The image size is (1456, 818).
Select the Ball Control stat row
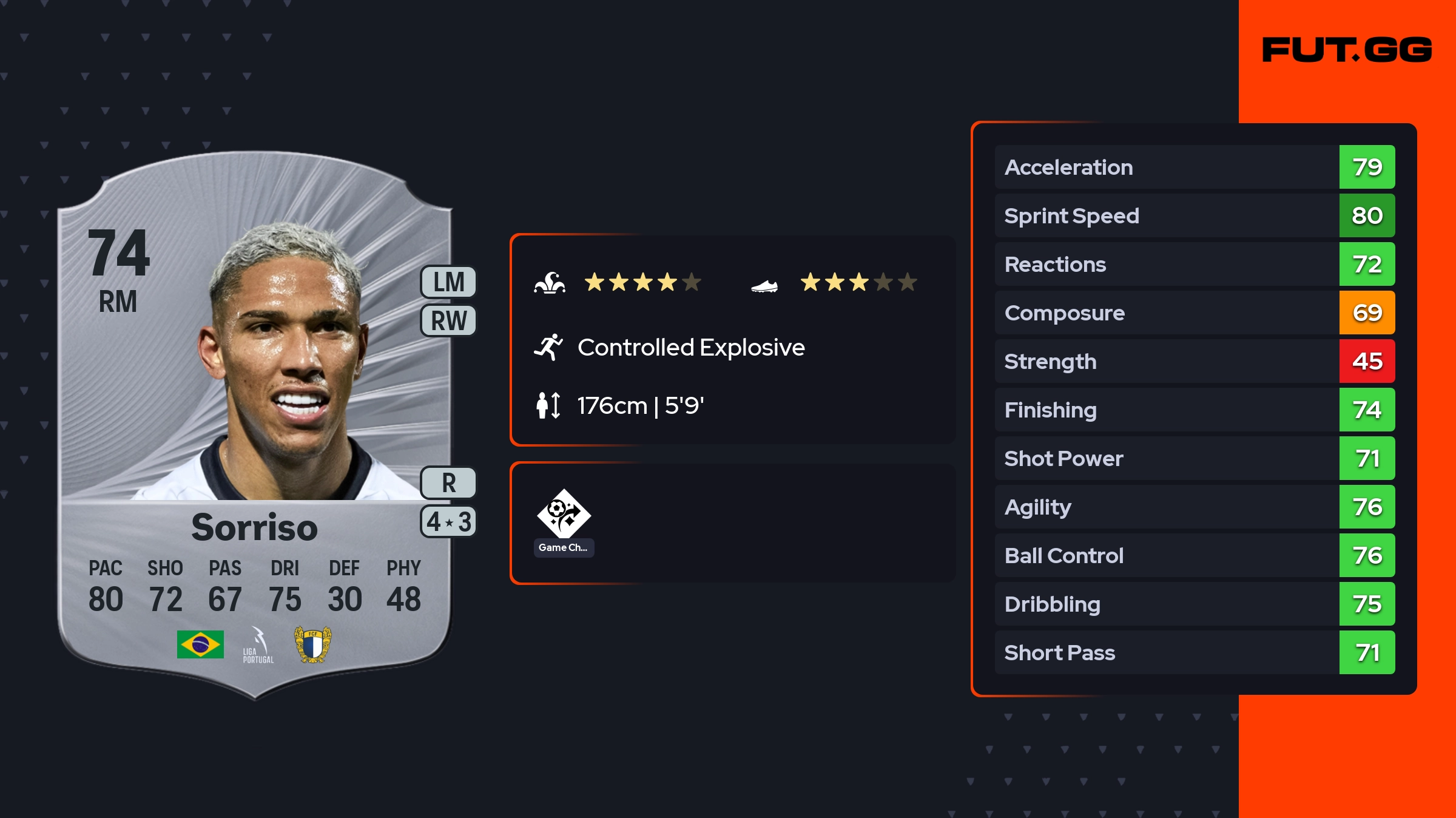point(1195,555)
